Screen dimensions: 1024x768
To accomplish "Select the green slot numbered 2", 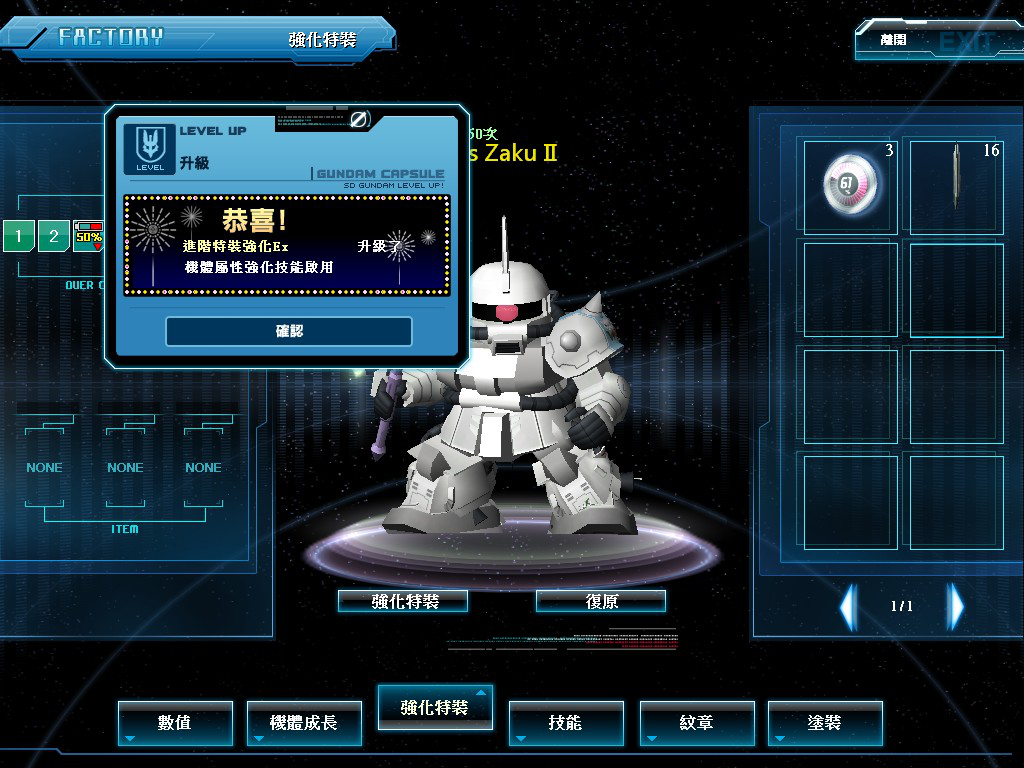I will (x=54, y=237).
